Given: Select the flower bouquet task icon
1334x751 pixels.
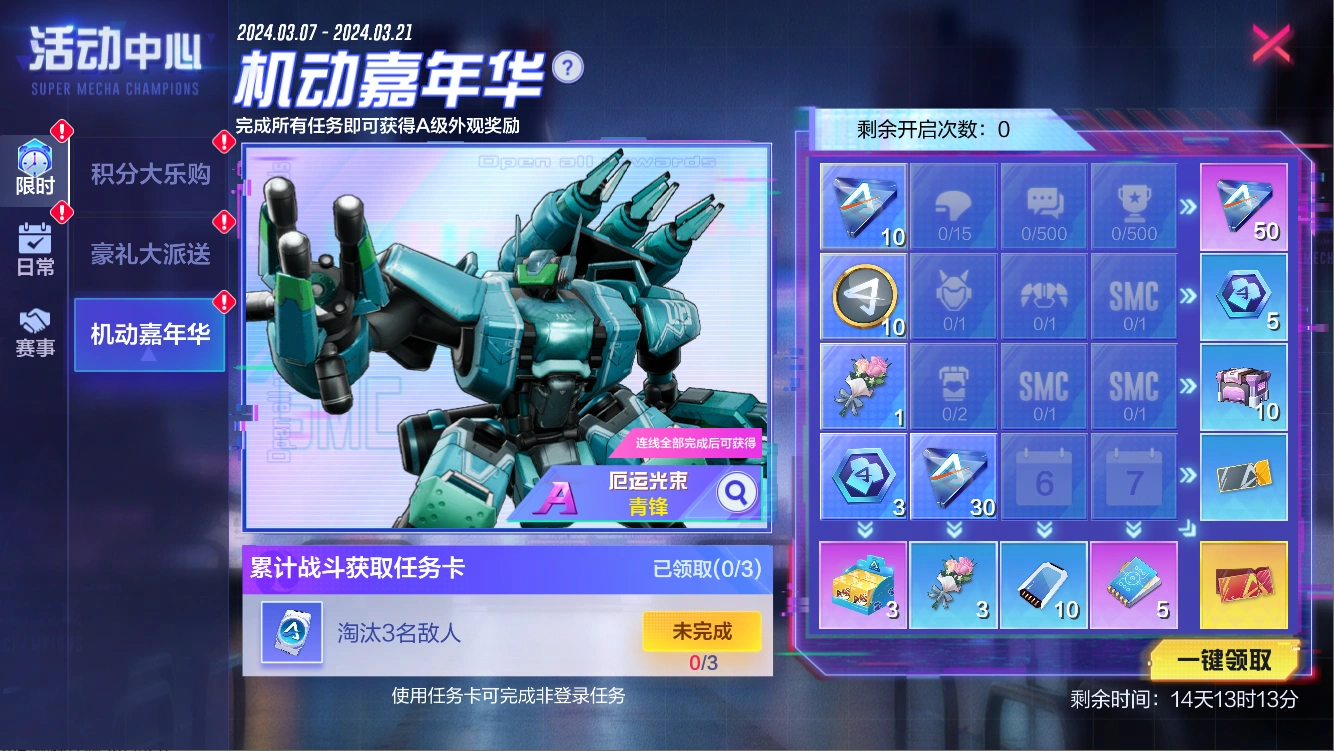Looking at the screenshot, I should (x=863, y=386).
